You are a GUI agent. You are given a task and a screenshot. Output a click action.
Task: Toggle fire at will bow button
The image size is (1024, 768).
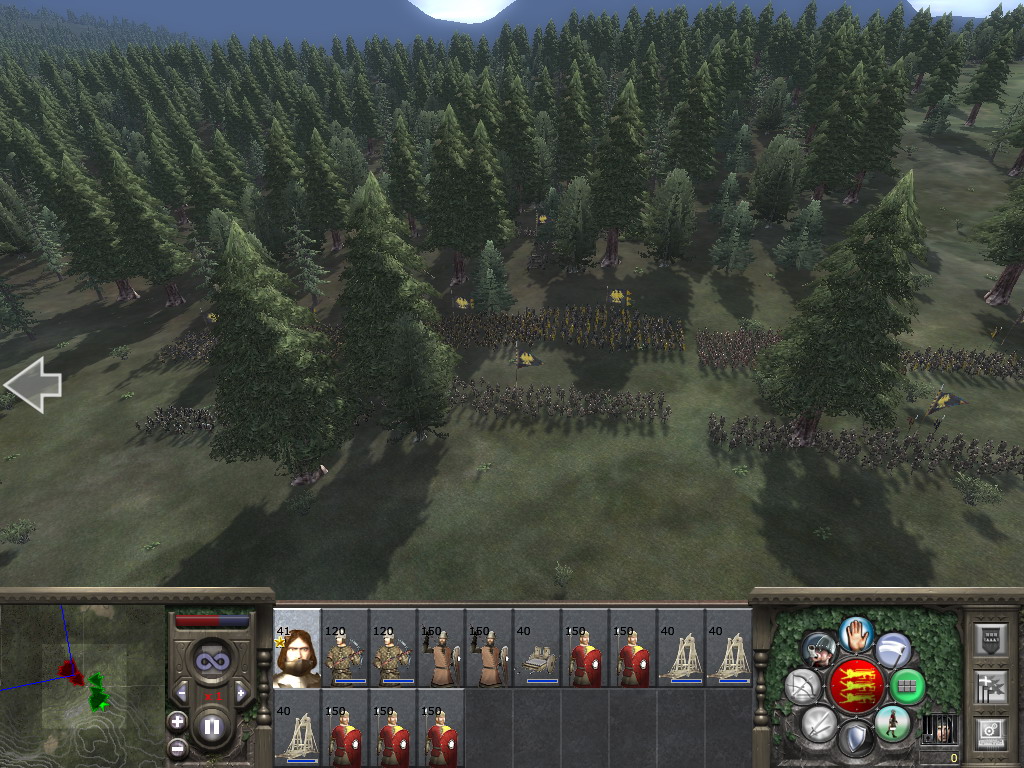click(x=803, y=687)
